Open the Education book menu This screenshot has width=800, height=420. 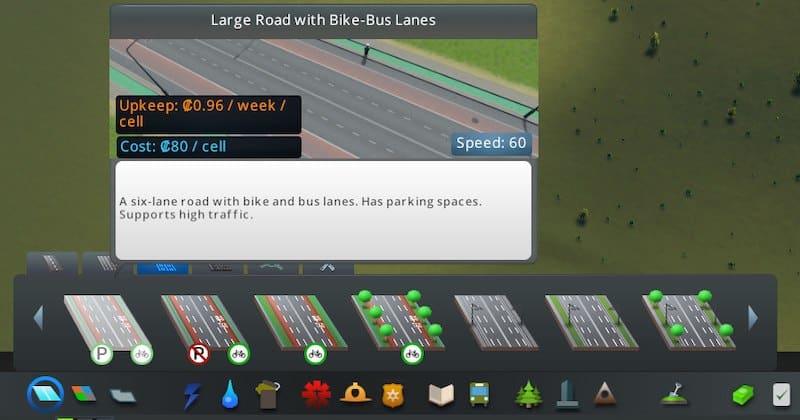(441, 394)
